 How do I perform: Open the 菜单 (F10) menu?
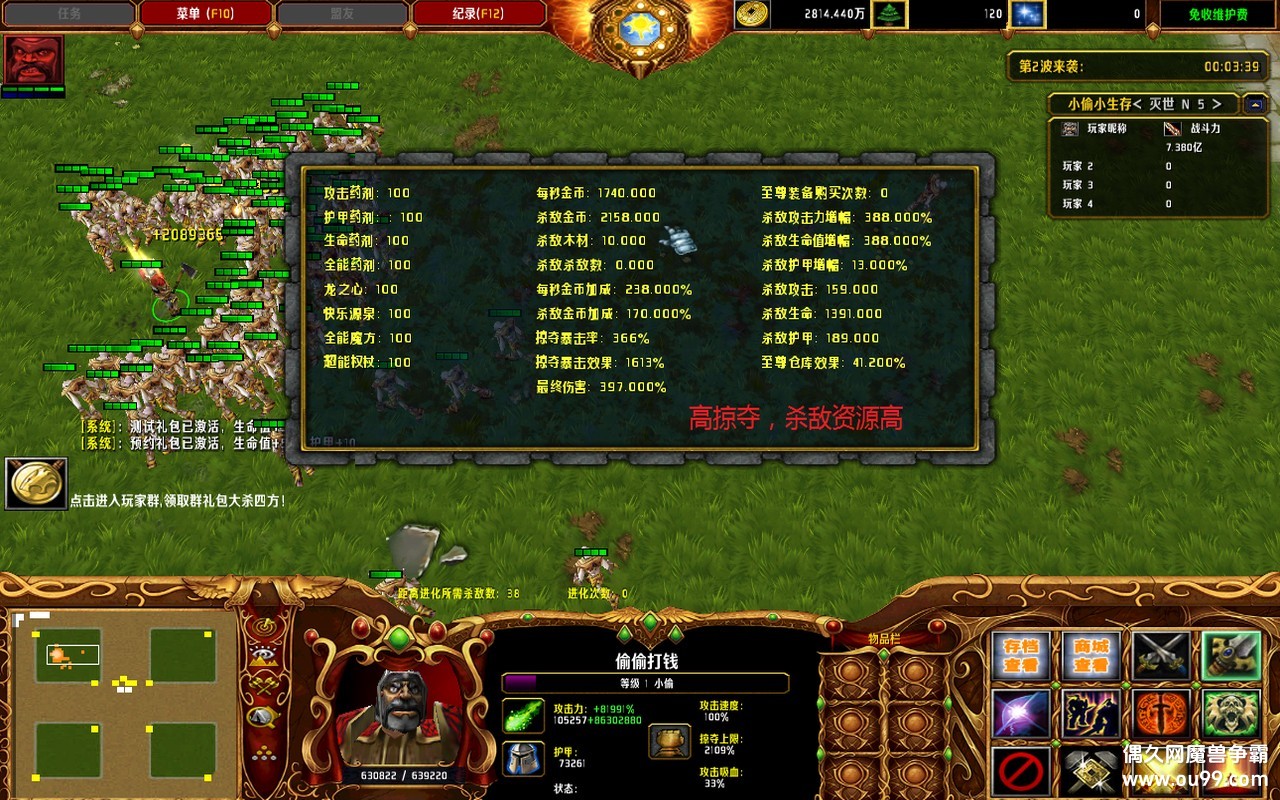(207, 13)
